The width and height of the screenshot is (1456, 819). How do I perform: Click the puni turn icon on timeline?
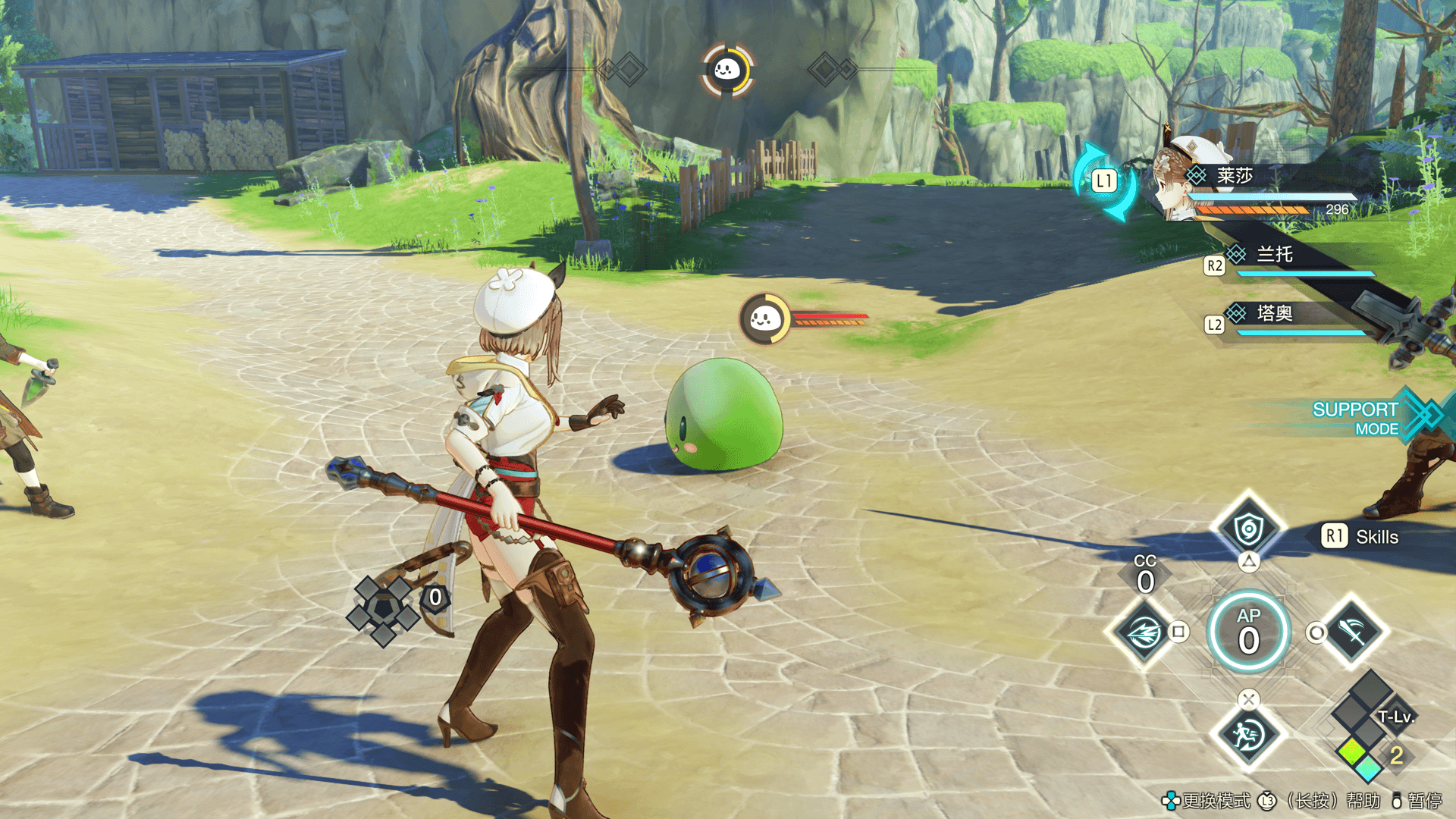pyautogui.click(x=727, y=71)
